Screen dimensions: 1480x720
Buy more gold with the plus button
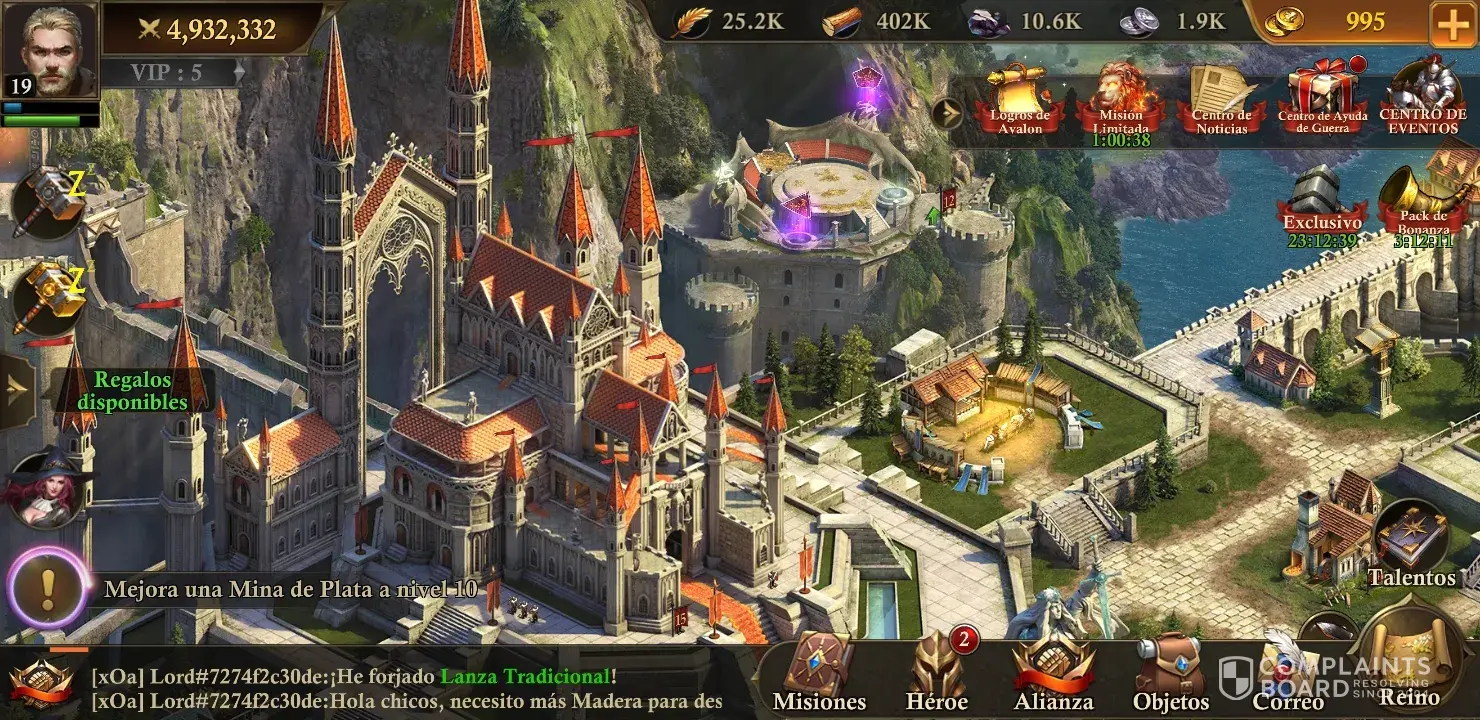(1452, 24)
